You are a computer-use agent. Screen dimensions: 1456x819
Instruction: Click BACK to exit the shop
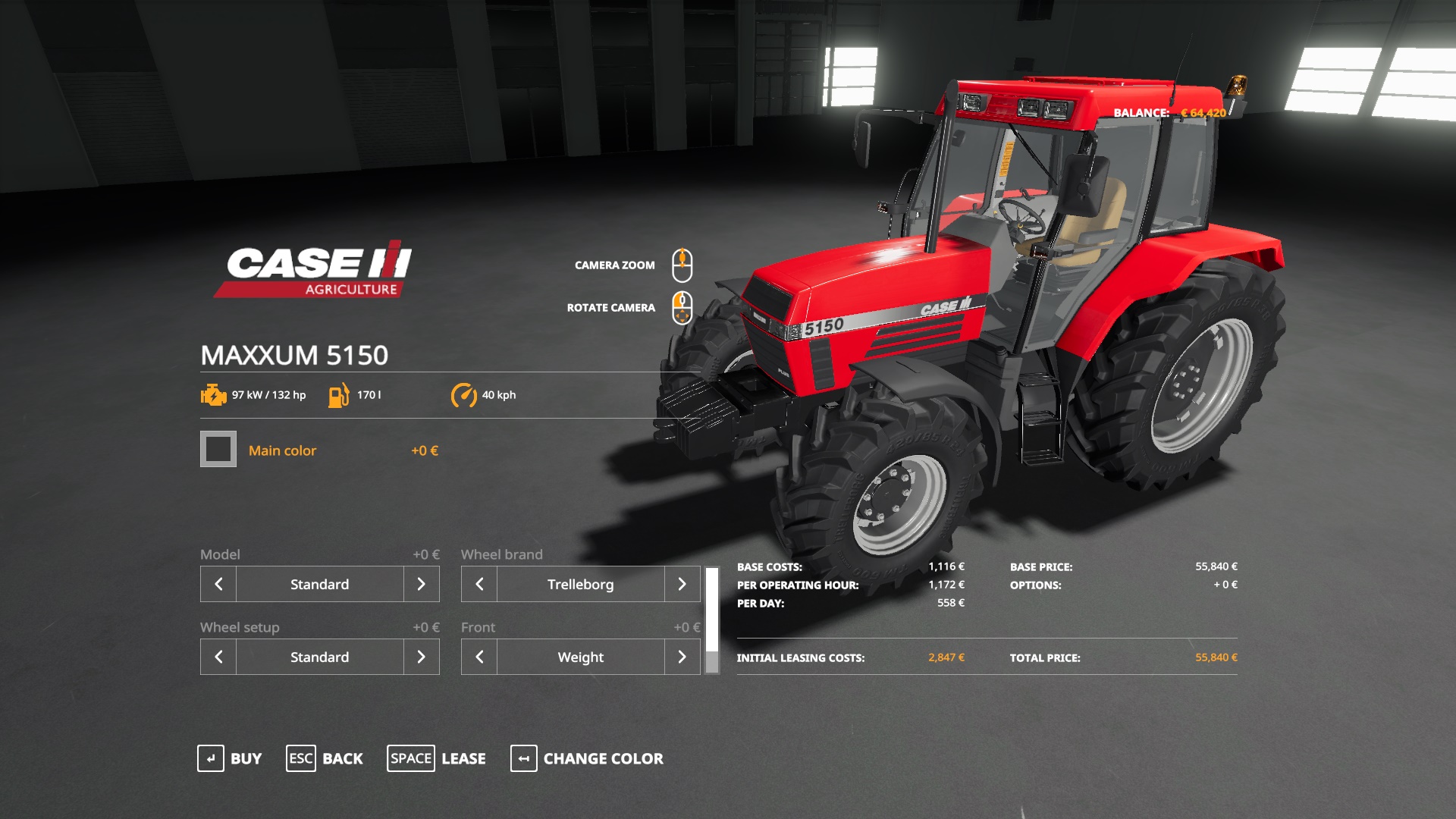[343, 758]
